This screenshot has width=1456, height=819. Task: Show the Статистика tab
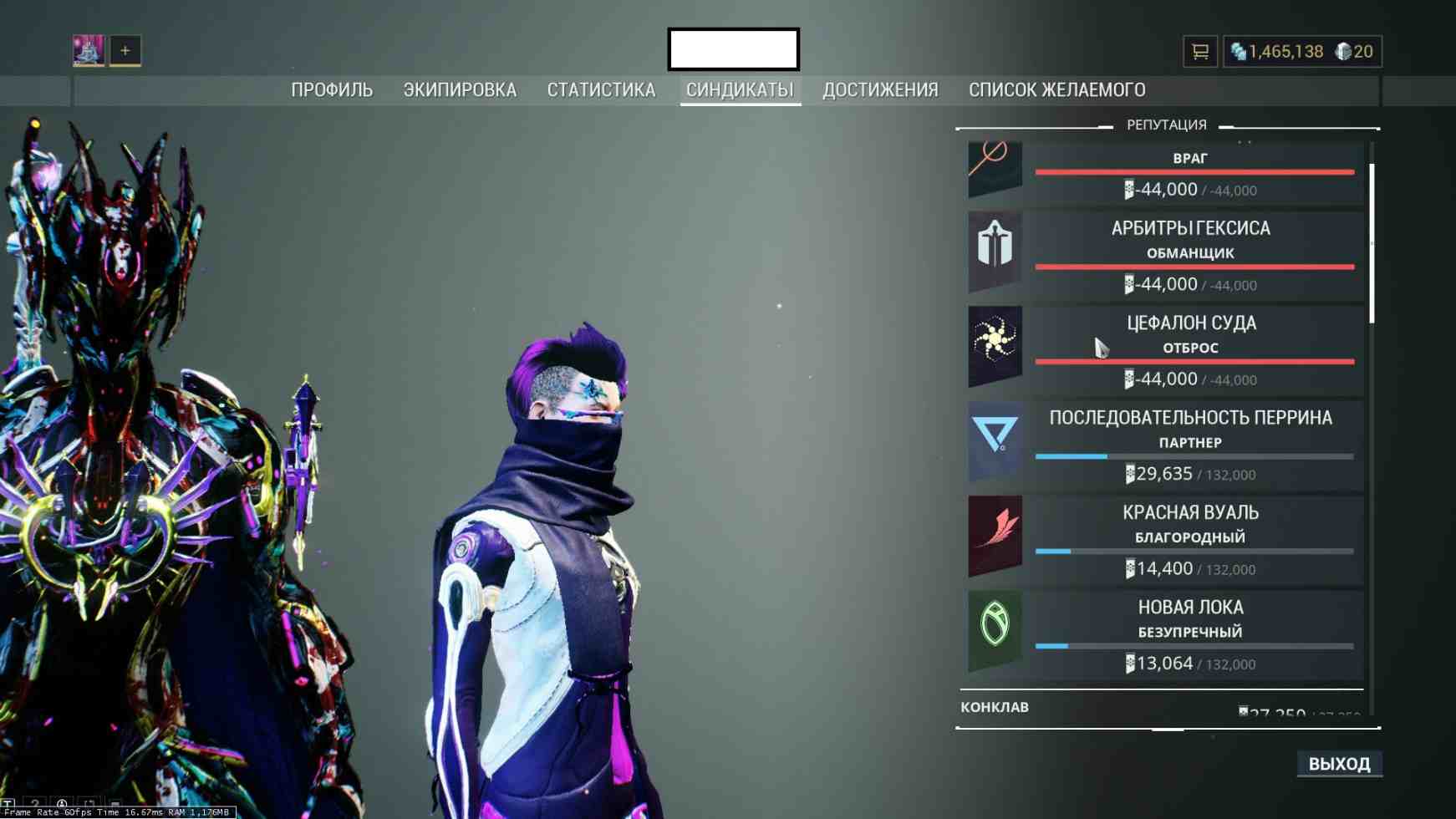click(x=601, y=90)
